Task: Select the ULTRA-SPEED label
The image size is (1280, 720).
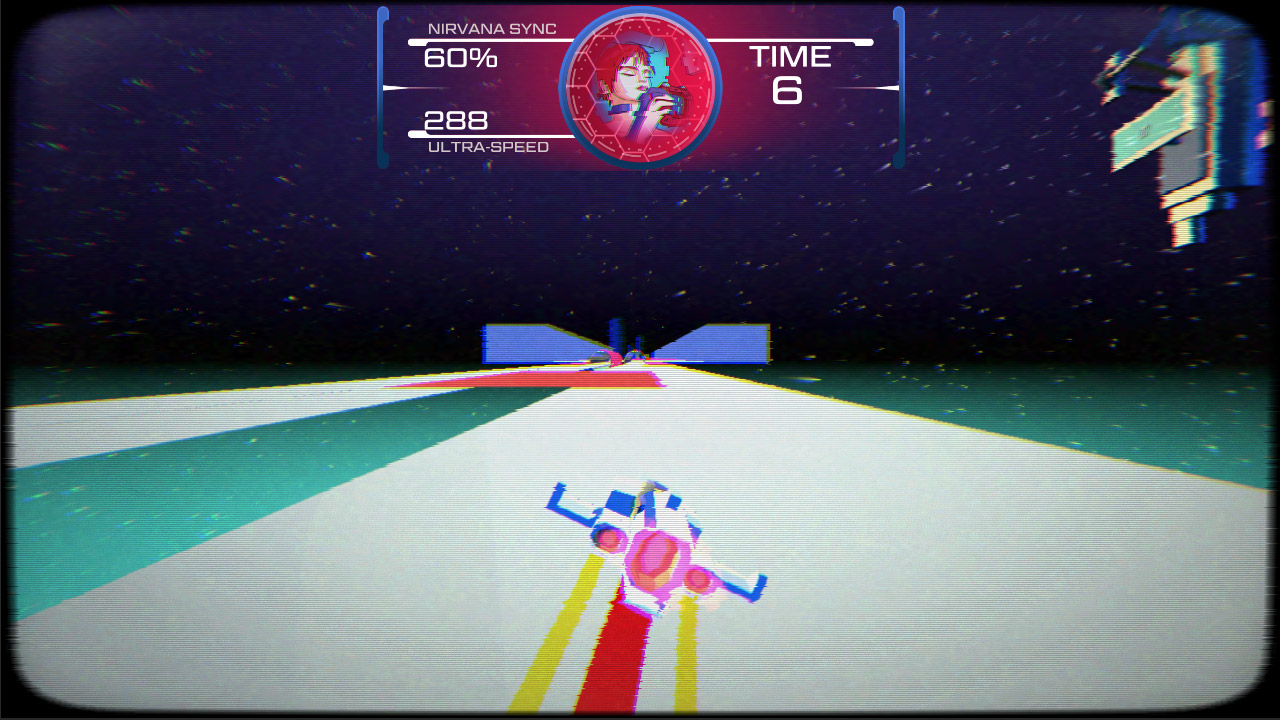Action: [x=487, y=146]
